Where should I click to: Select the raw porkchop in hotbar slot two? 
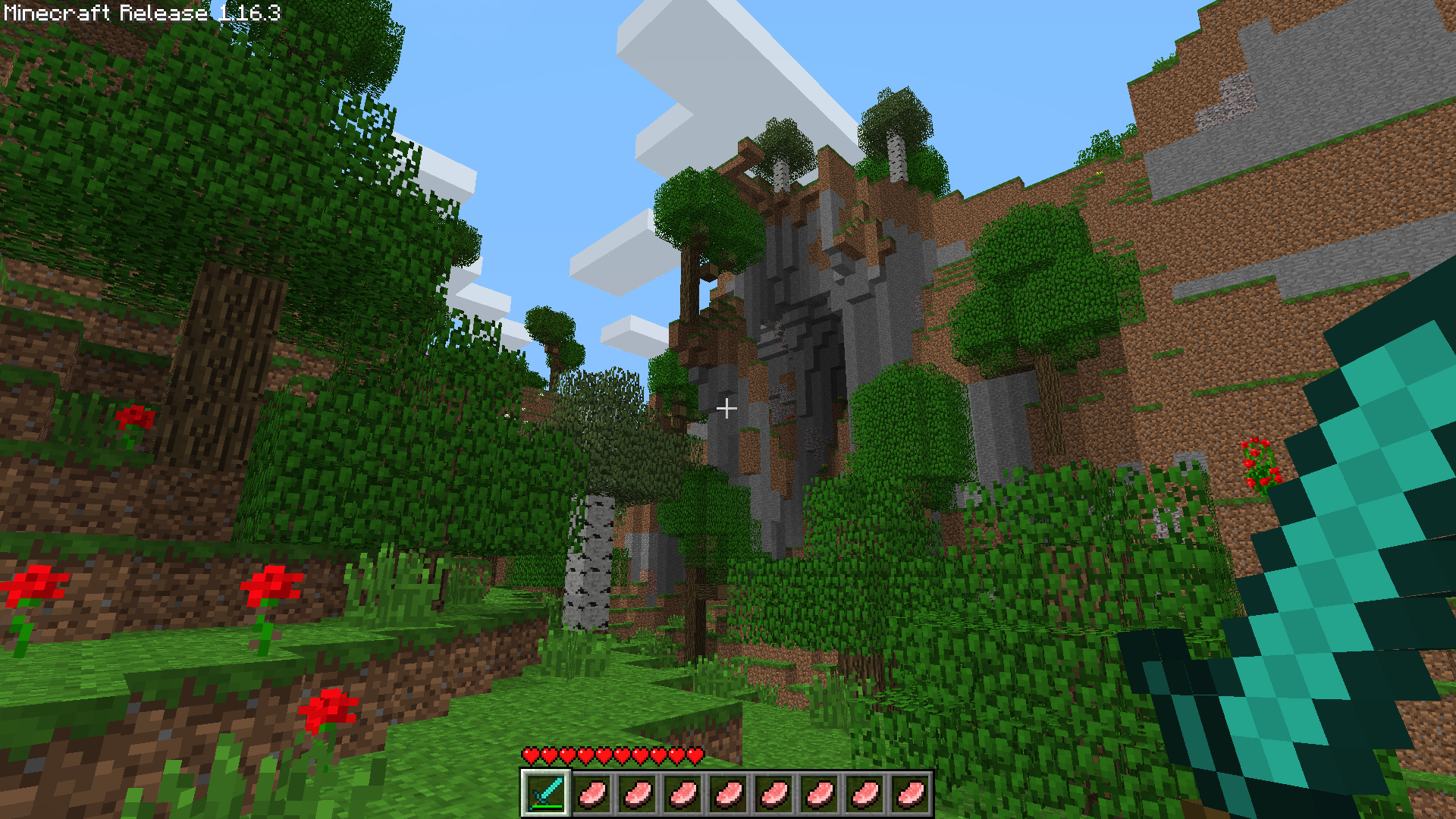coord(592,795)
